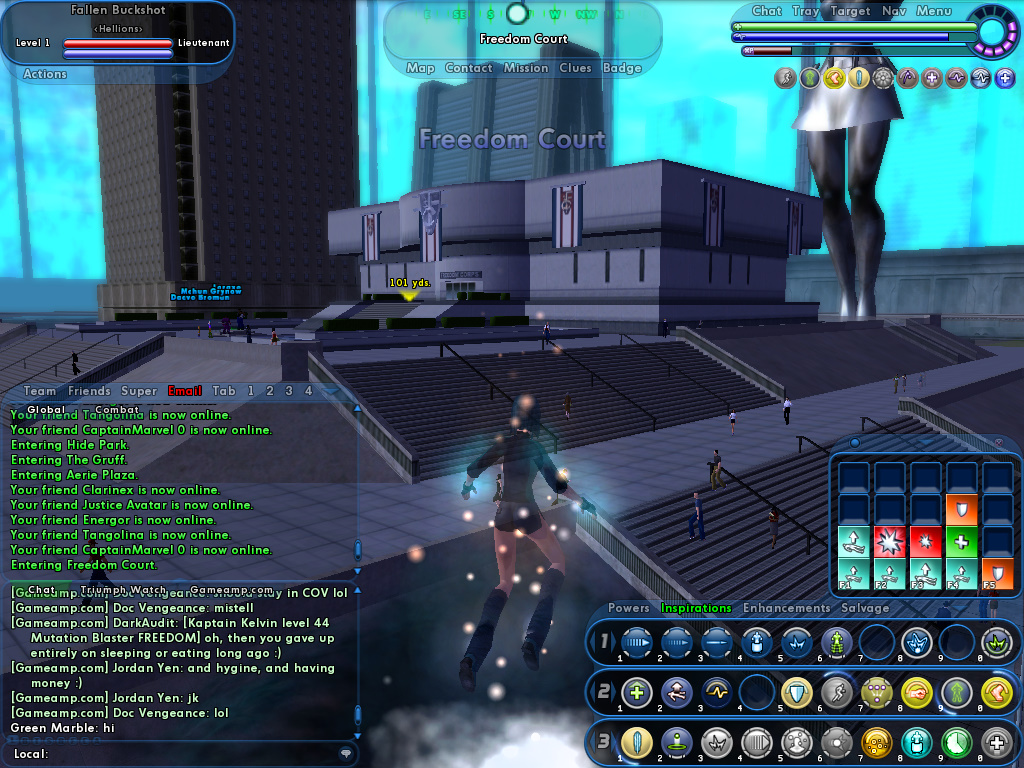Image resolution: width=1024 pixels, height=768 pixels.
Task: Open the main Menu
Action: (x=933, y=11)
